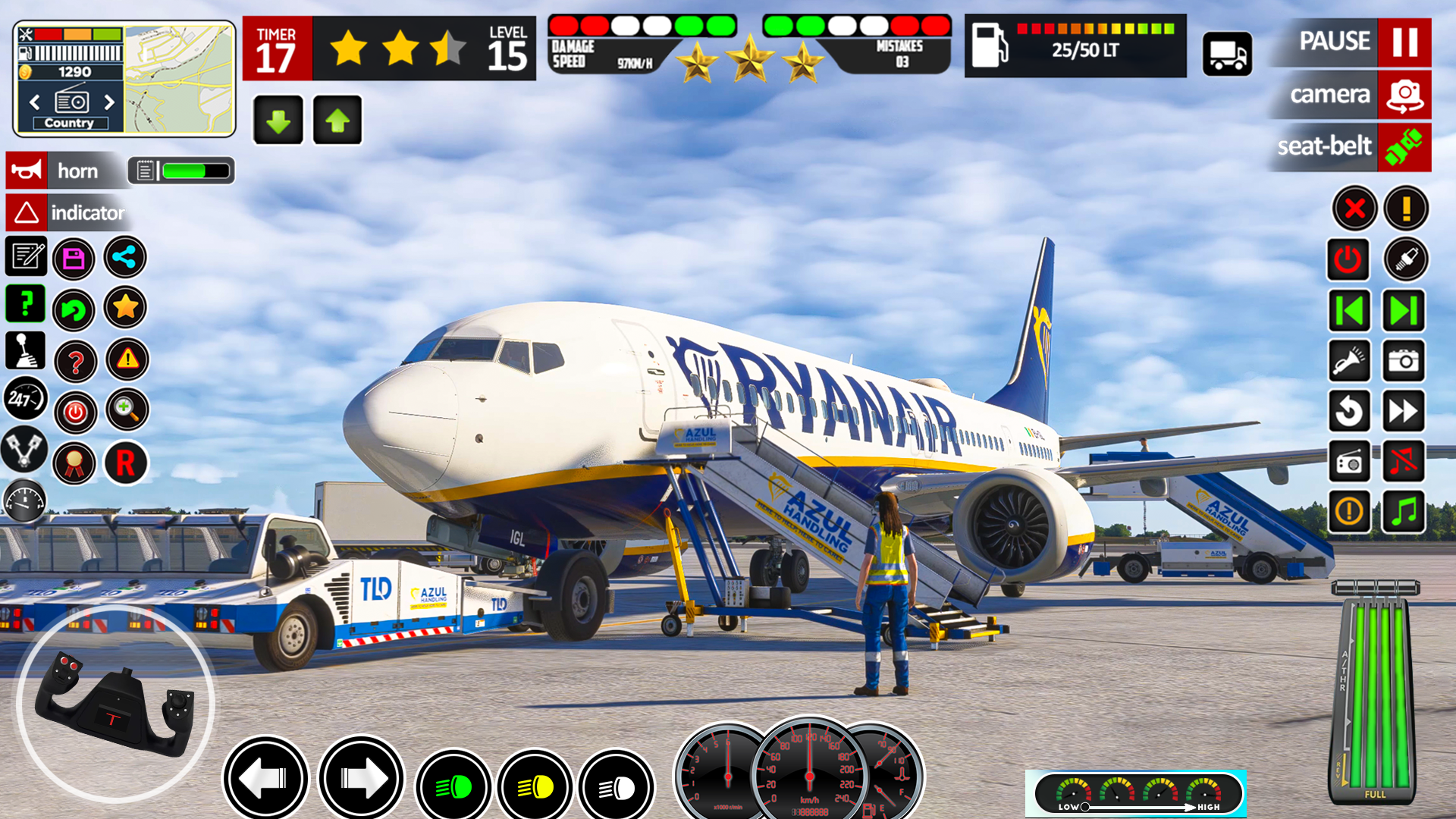Select the save game floppy disk icon
This screenshot has height=819, width=1456.
pos(74,258)
